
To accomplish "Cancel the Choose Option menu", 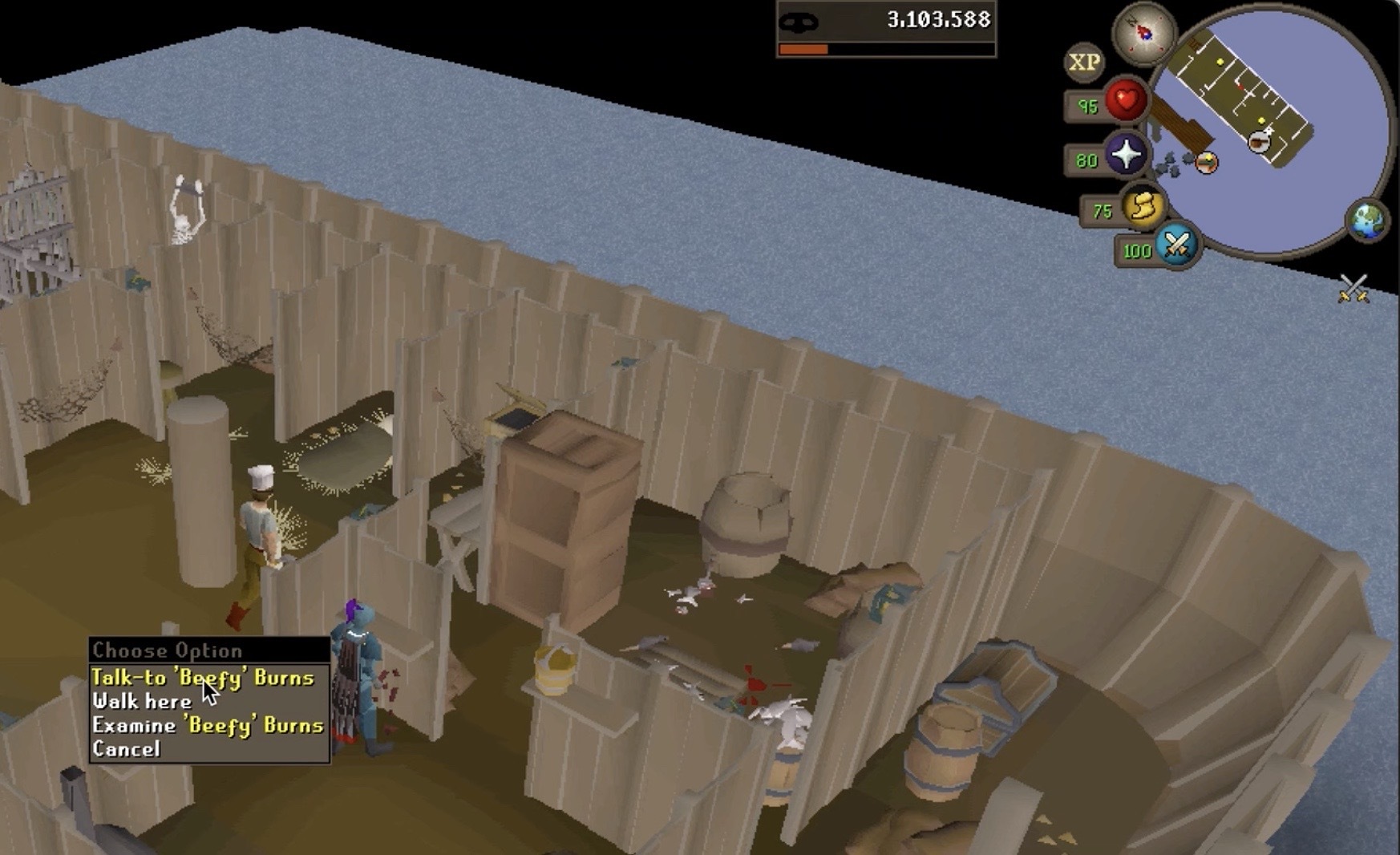I will click(126, 749).
